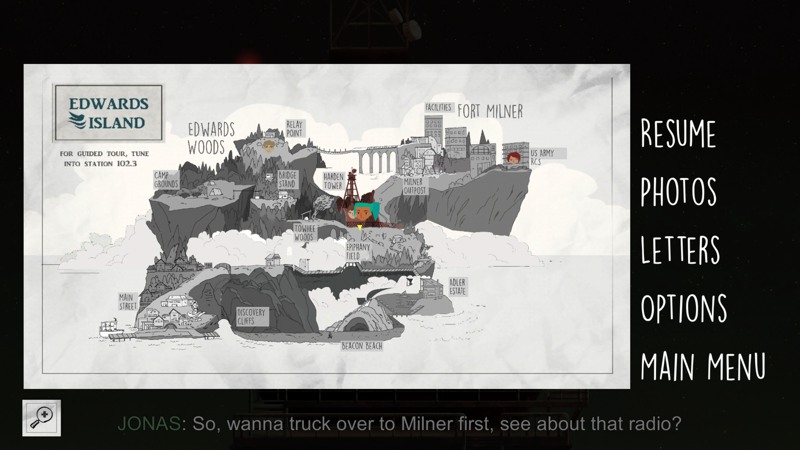Screen dimensions: 800x450
Task: View the Letters collection
Action: 680,249
